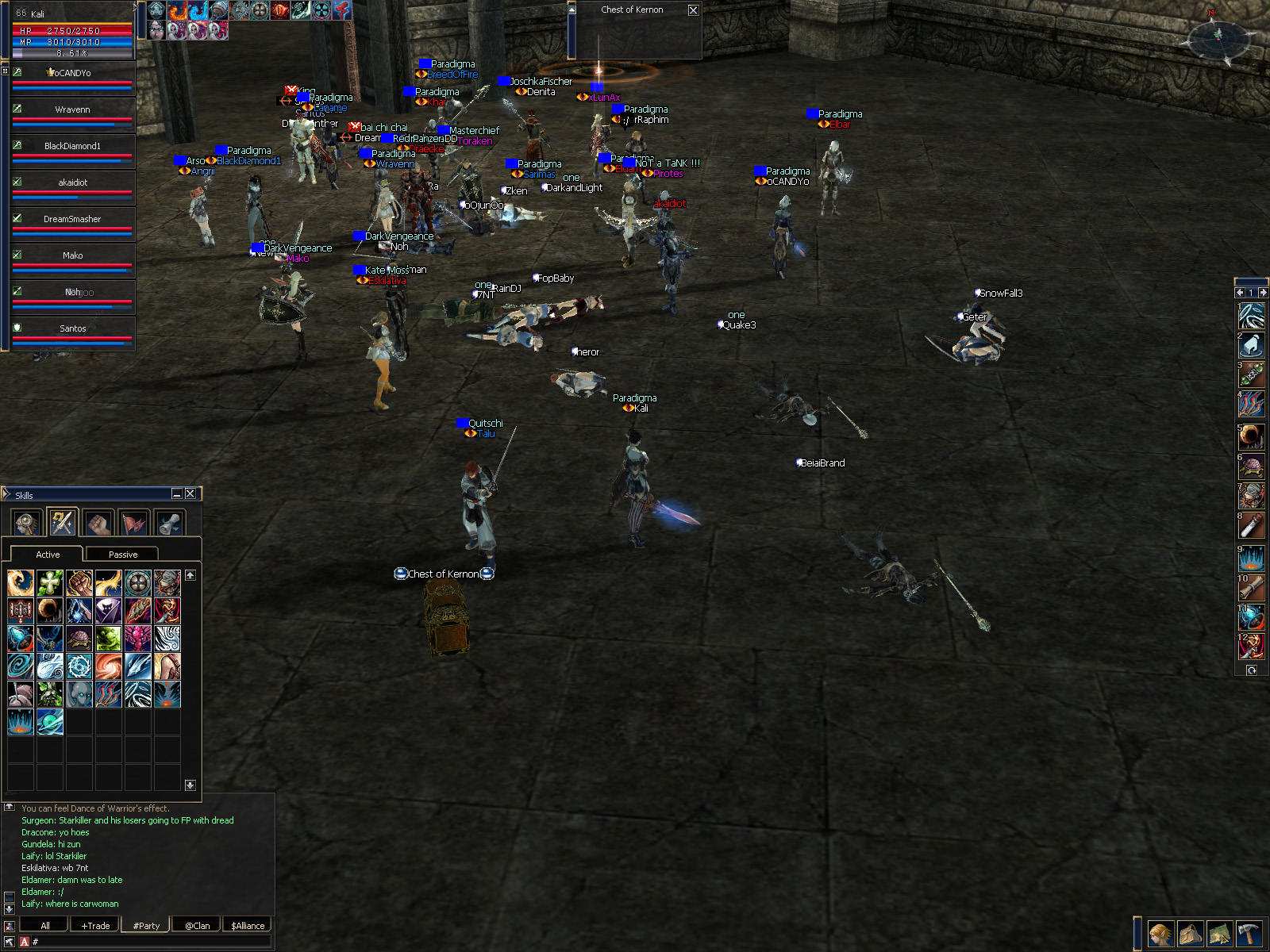1270x952 pixels.
Task: Open the clenched fist category tab in Skills
Action: tap(98, 523)
